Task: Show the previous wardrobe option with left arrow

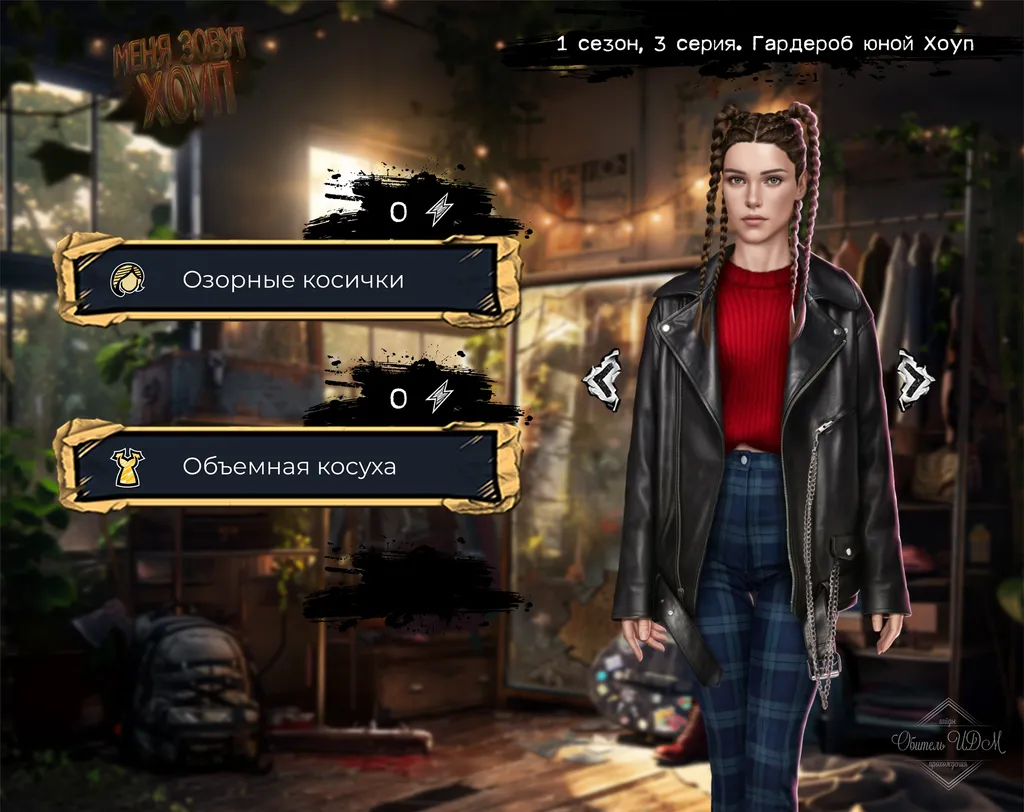Action: [x=604, y=379]
